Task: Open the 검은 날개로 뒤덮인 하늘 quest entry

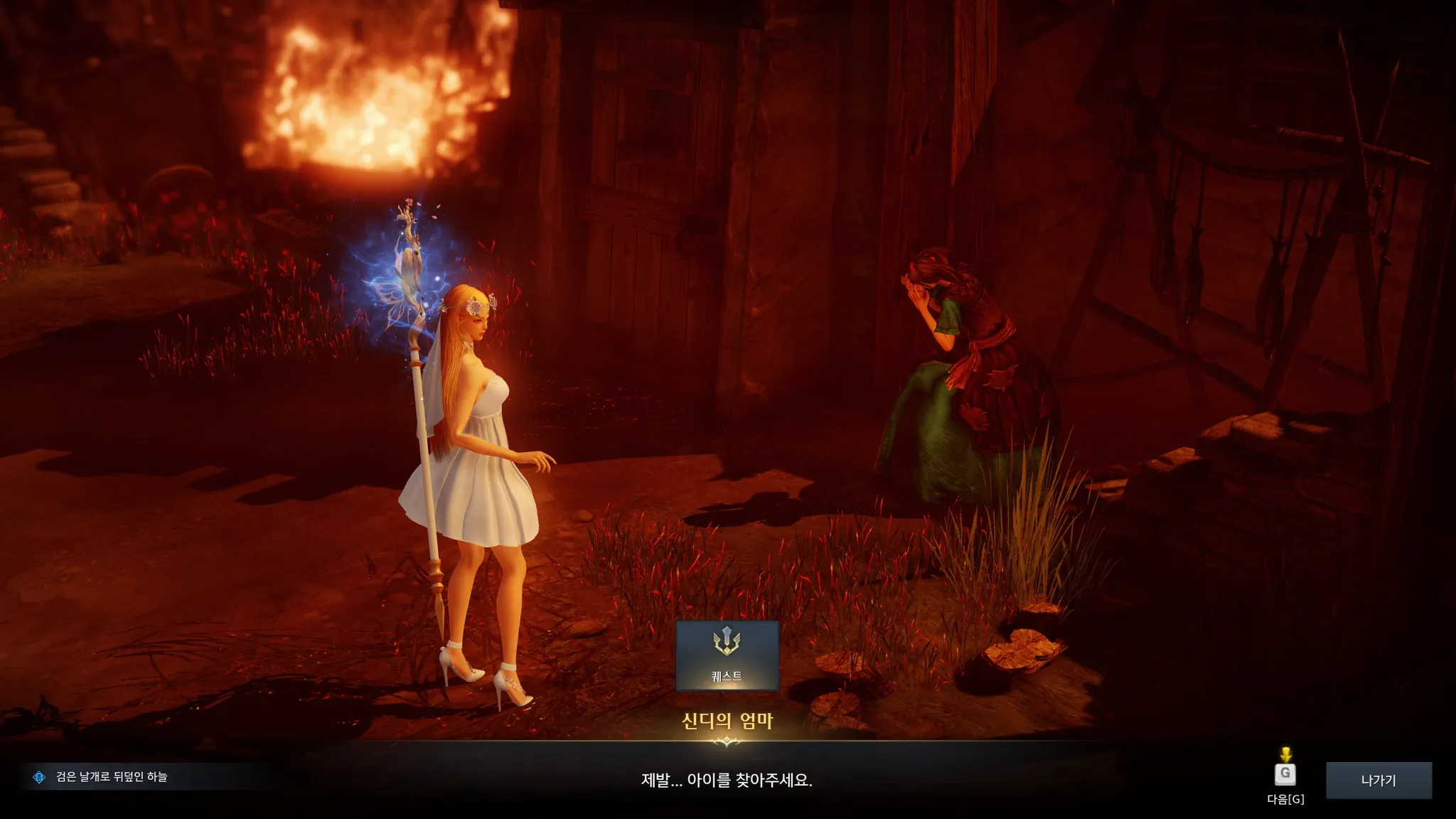Action: (111, 777)
